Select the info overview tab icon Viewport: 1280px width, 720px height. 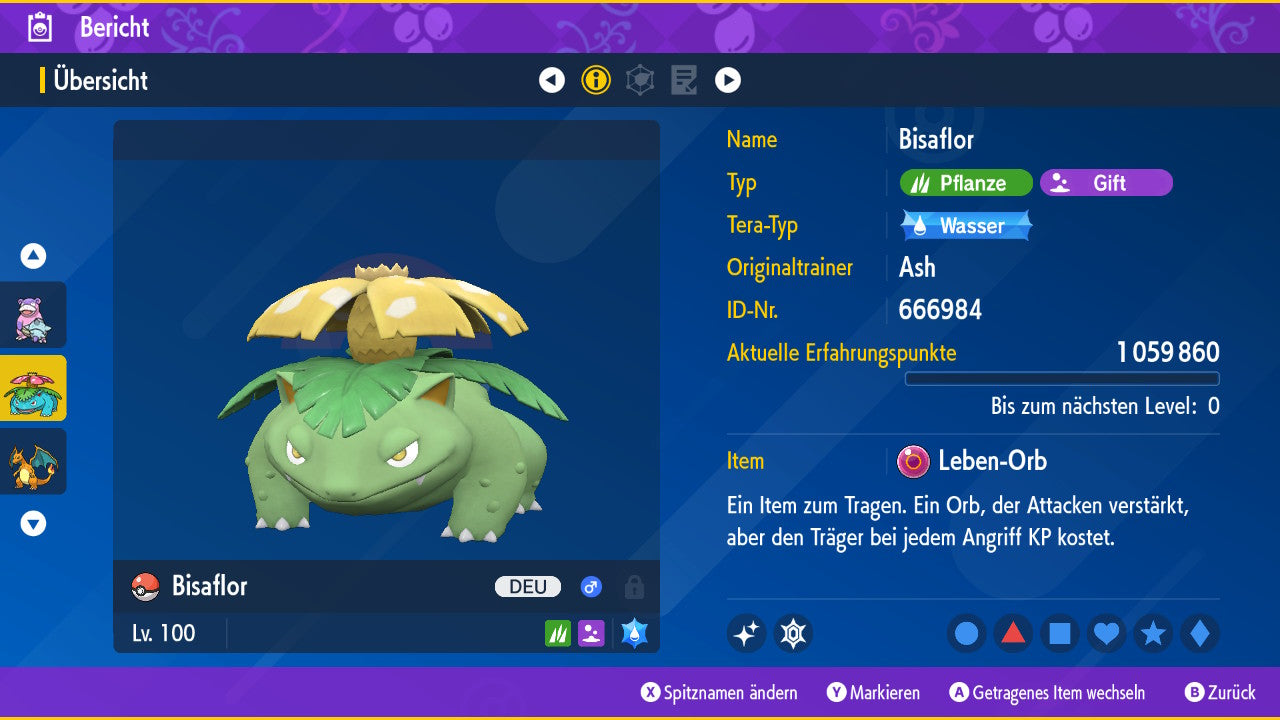coord(596,80)
